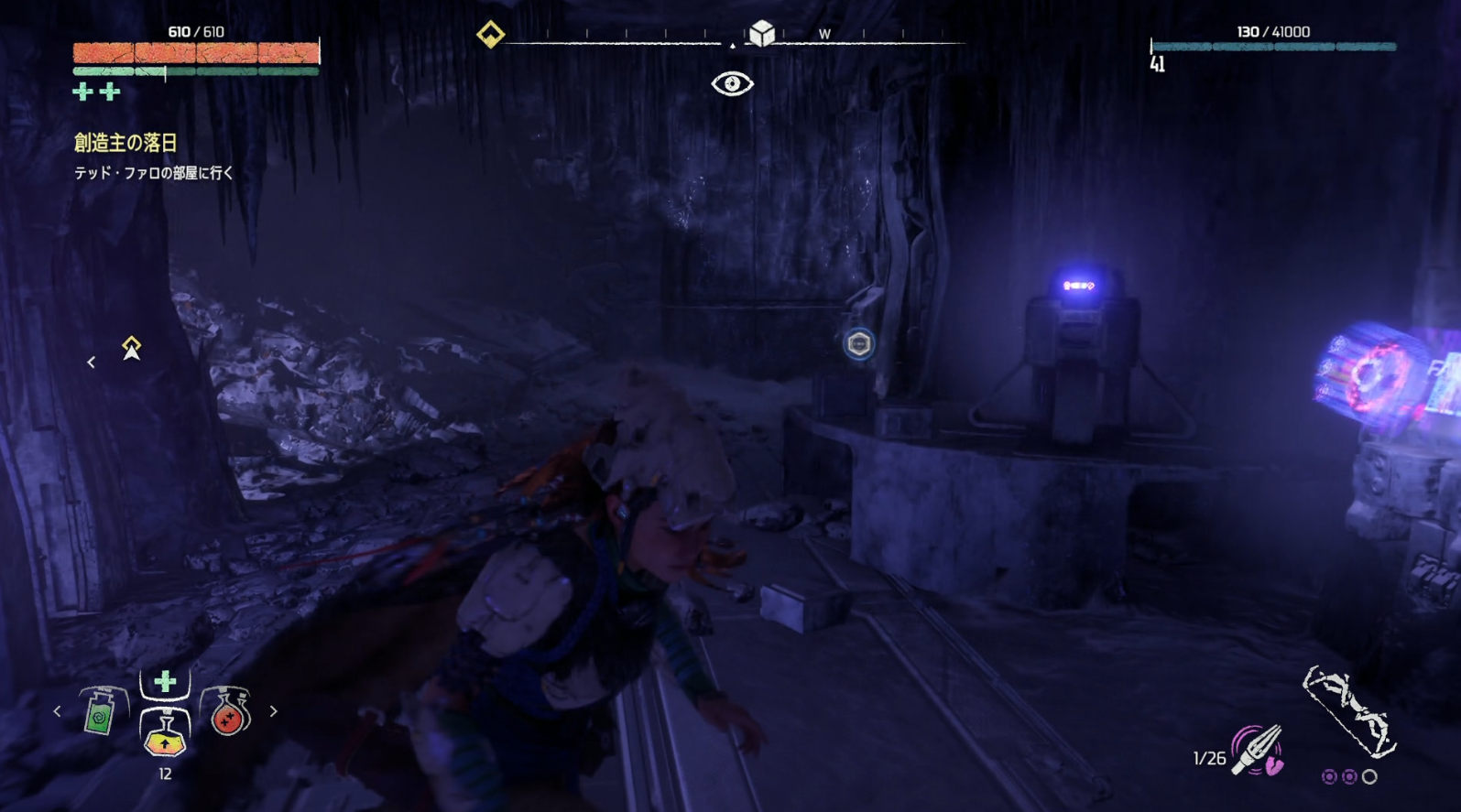The width and height of the screenshot is (1461, 812).
Task: Cycle tool bar to the left with arrow
Action: point(57,711)
